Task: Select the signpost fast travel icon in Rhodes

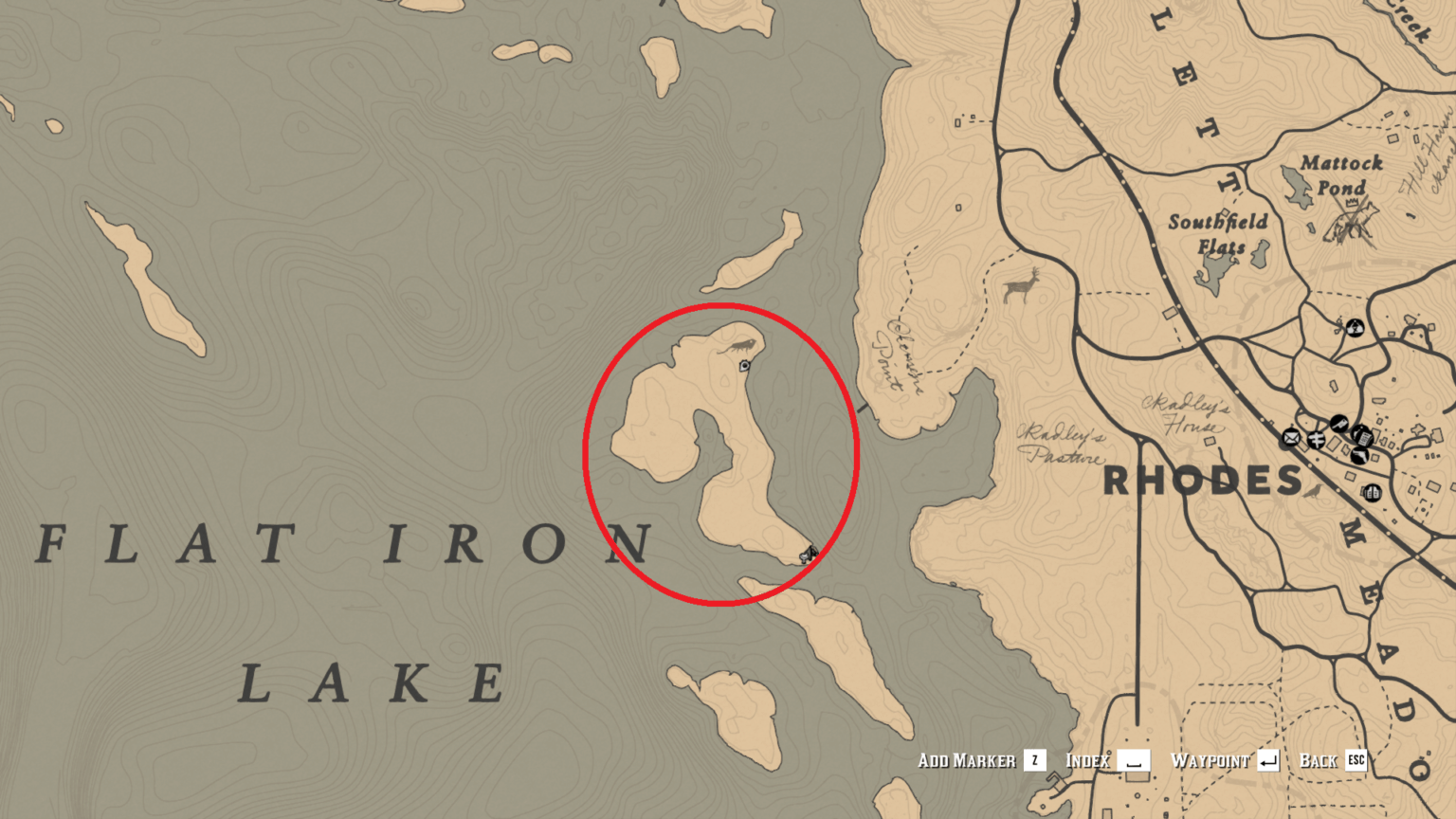Action: pyautogui.click(x=1316, y=440)
